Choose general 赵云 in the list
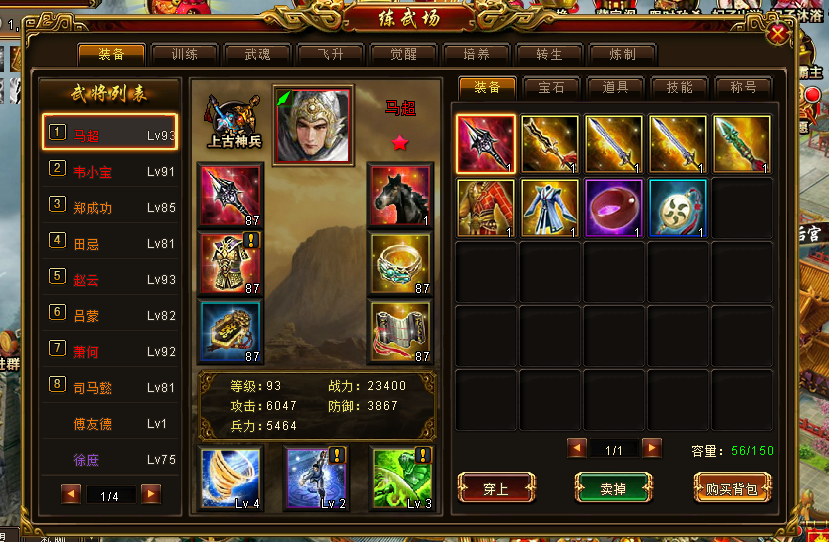The height and width of the screenshot is (542, 829). pyautogui.click(x=110, y=280)
